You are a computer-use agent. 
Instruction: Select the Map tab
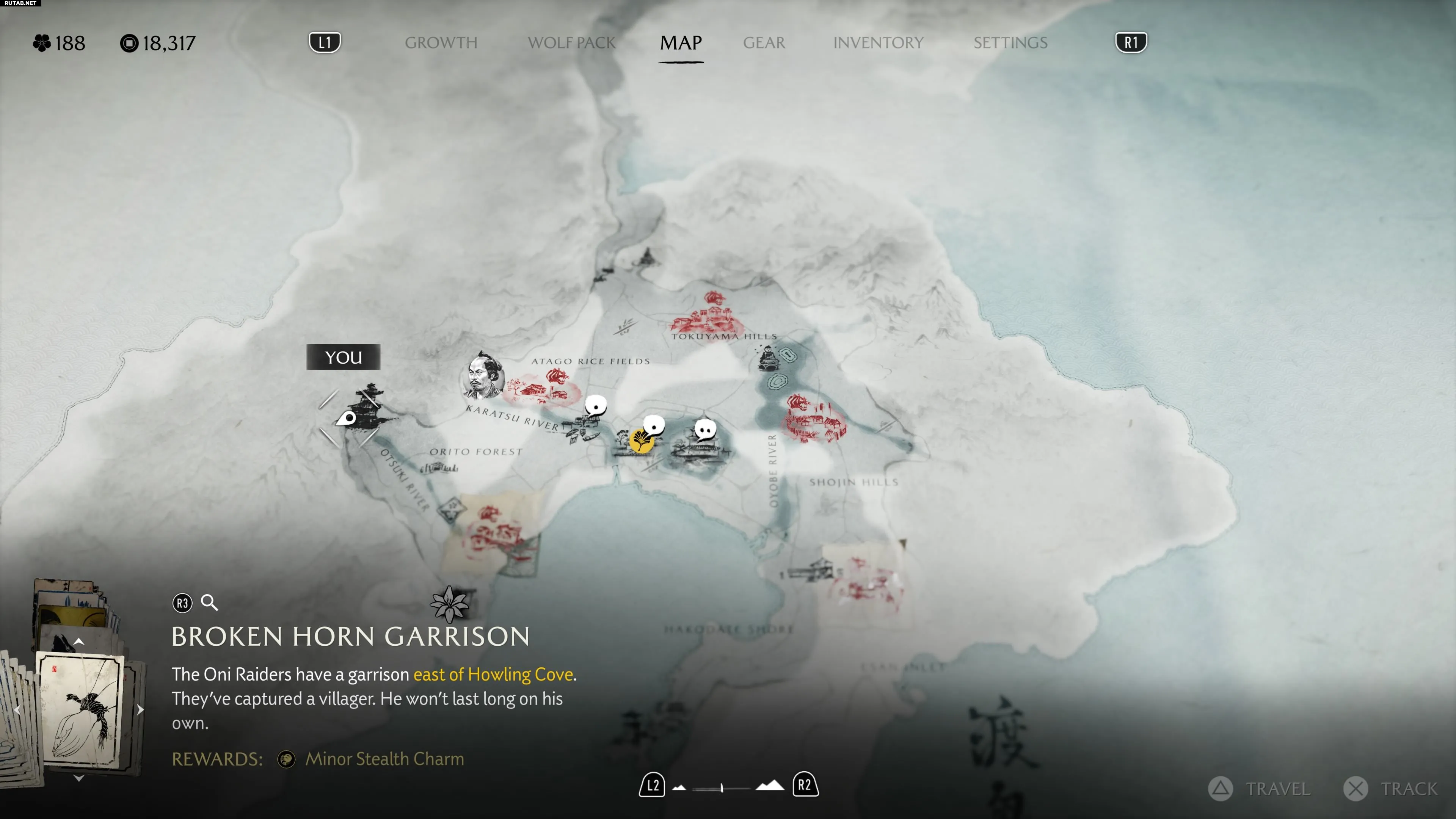pyautogui.click(x=681, y=42)
